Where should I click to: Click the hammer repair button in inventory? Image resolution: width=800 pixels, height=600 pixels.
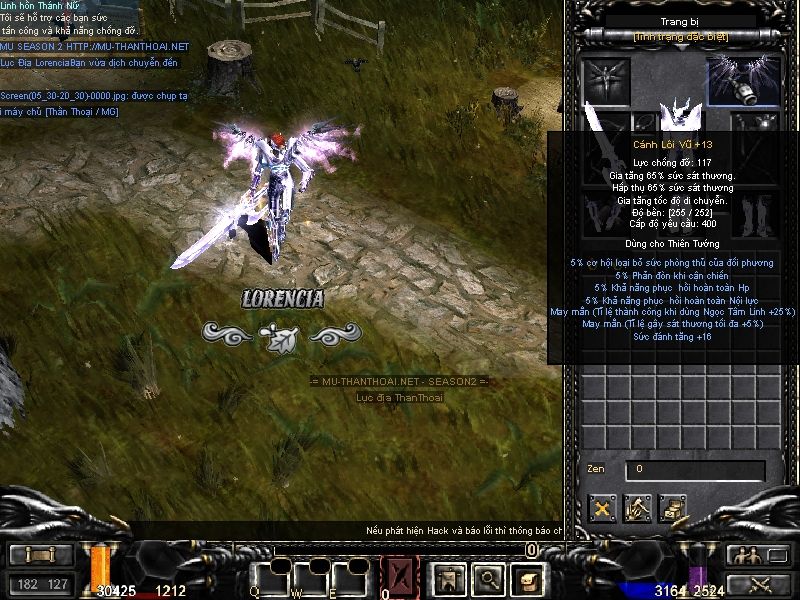point(637,509)
